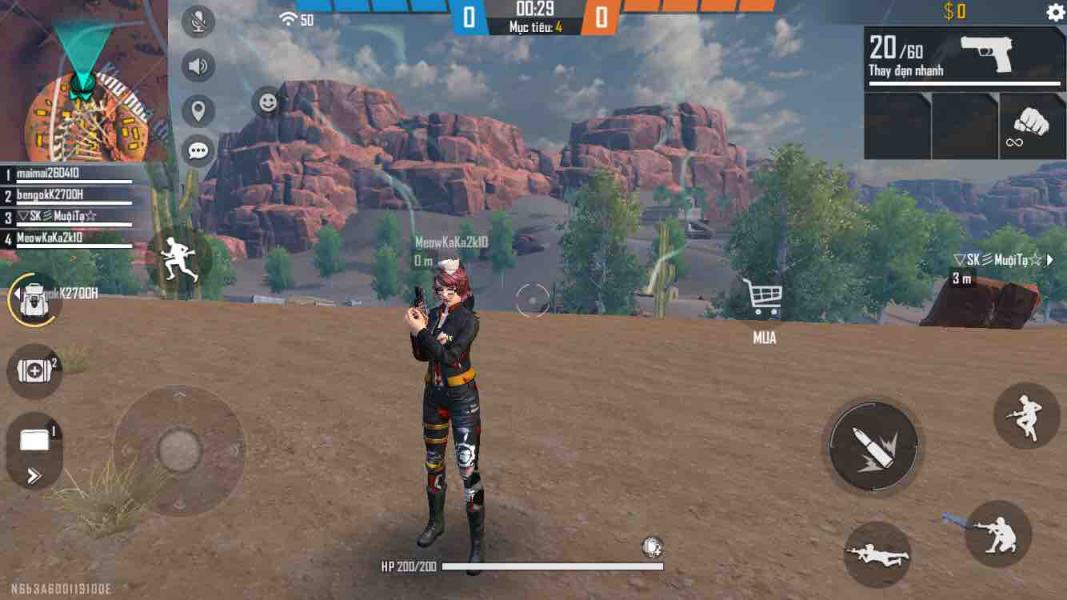The image size is (1067, 600).
Task: Open the location marker ping button
Action: [x=198, y=110]
